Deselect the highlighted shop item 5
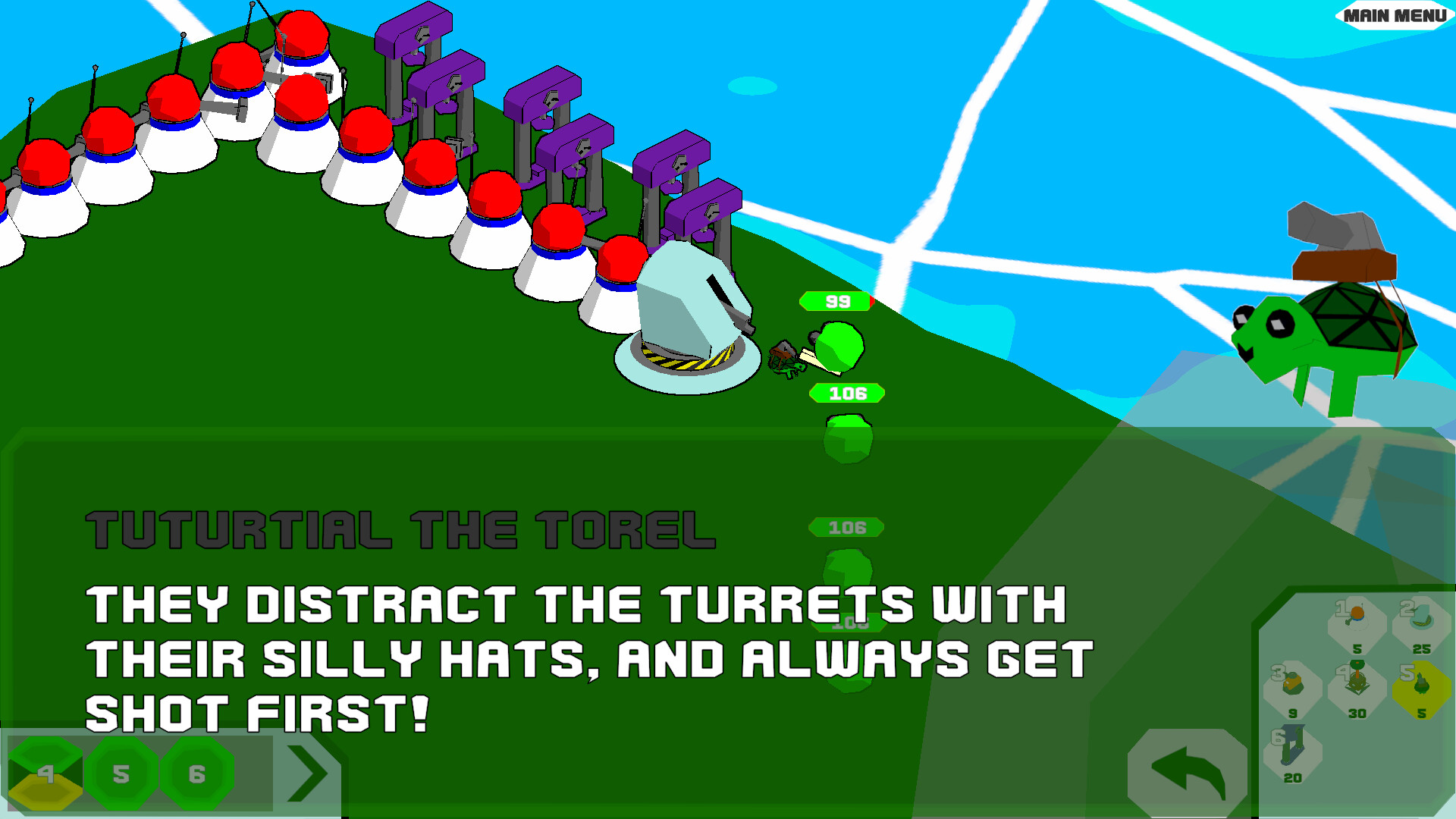Screen dimensions: 1456x819 (1420, 682)
